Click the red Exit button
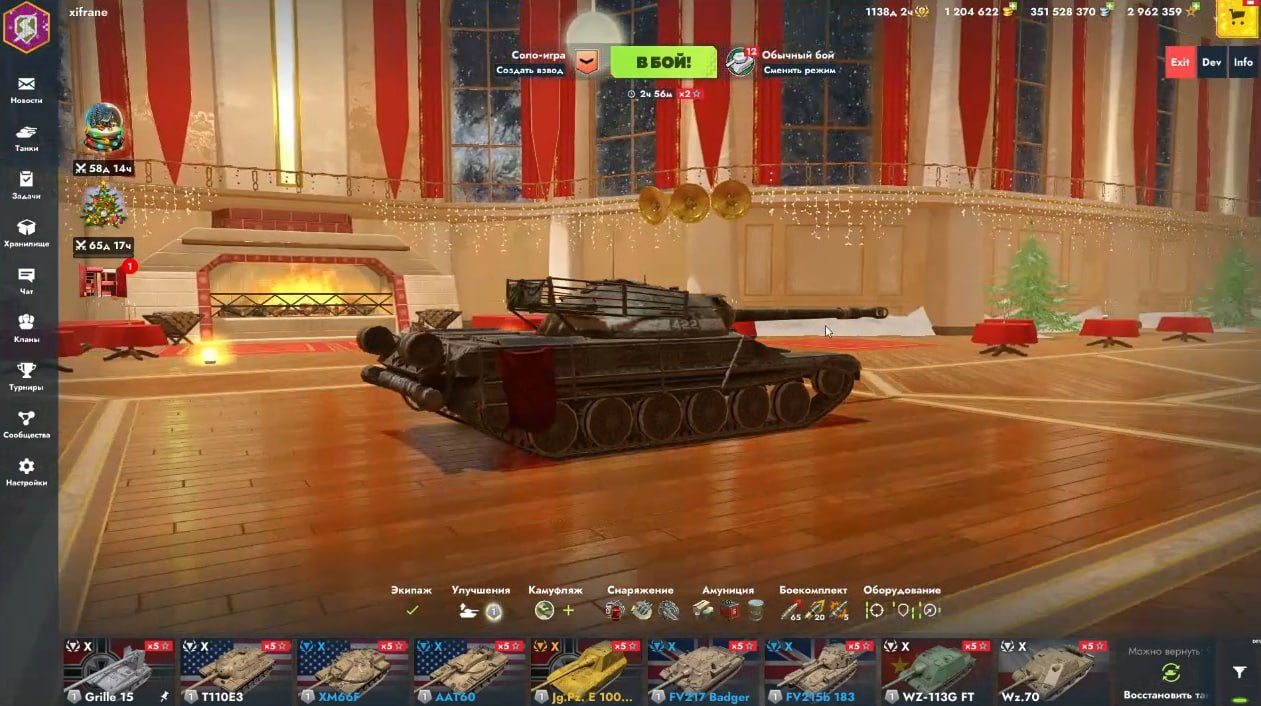Screen dimensions: 1261x706 click(x=1180, y=62)
